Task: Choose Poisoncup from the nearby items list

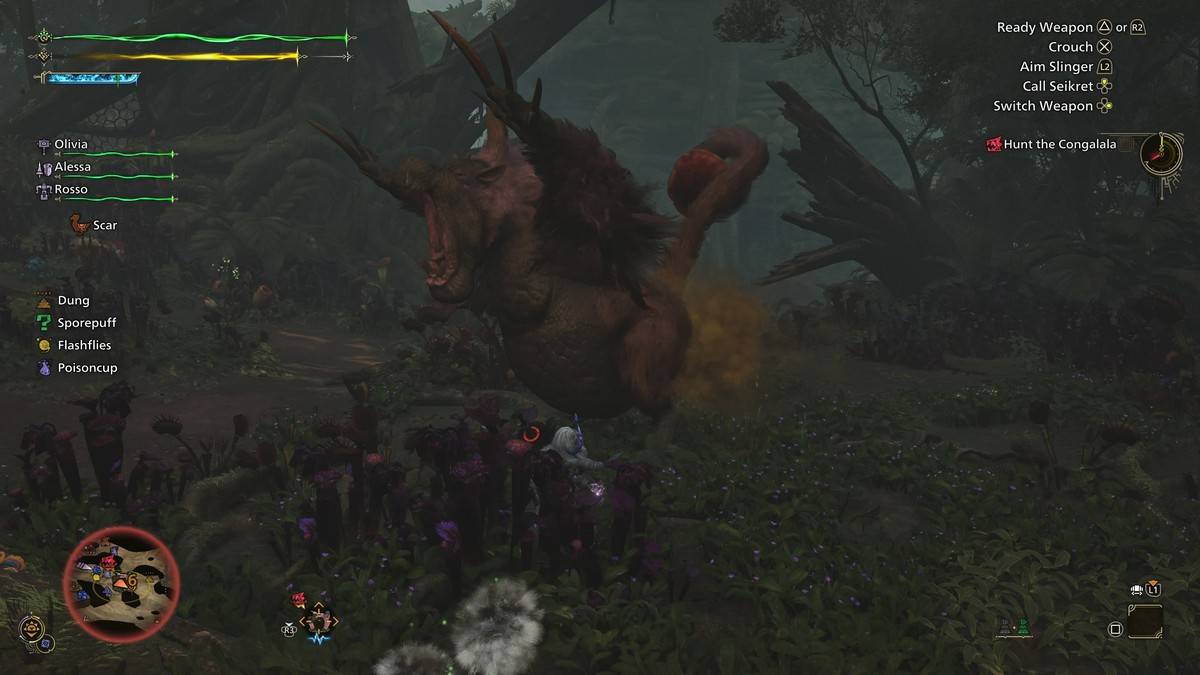Action: coord(87,367)
